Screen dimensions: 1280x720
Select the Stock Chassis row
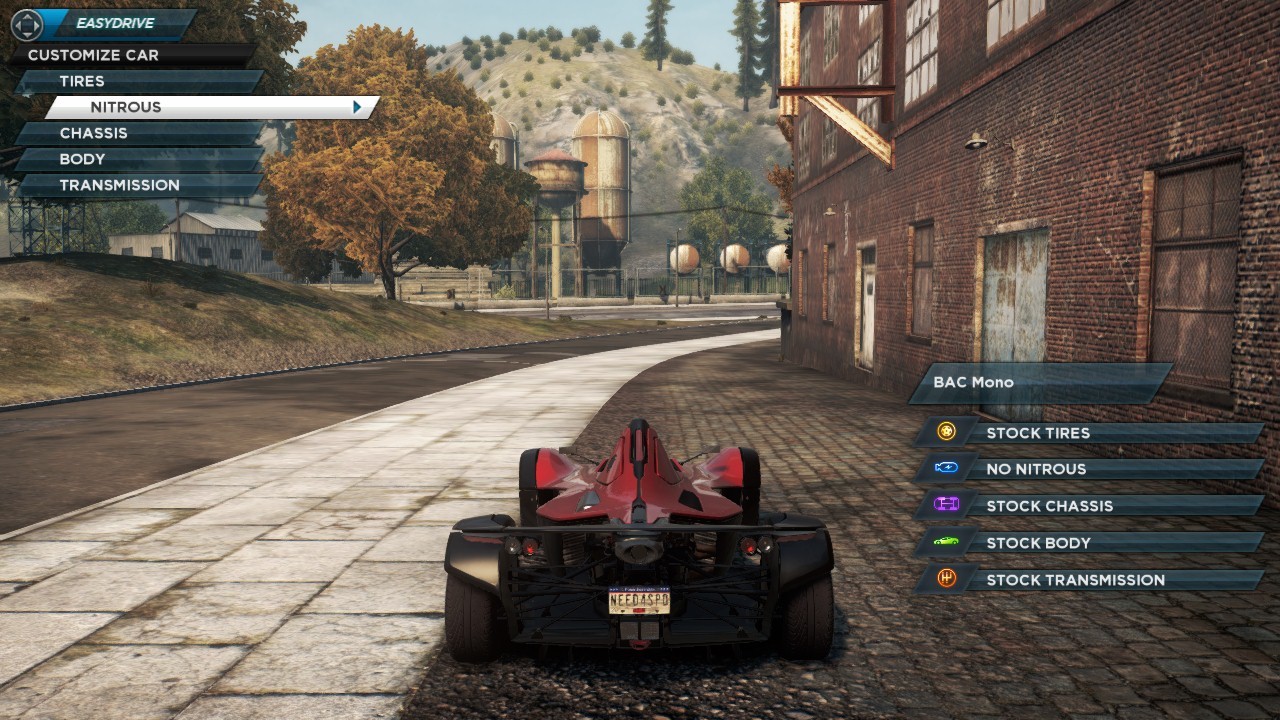(x=1088, y=506)
